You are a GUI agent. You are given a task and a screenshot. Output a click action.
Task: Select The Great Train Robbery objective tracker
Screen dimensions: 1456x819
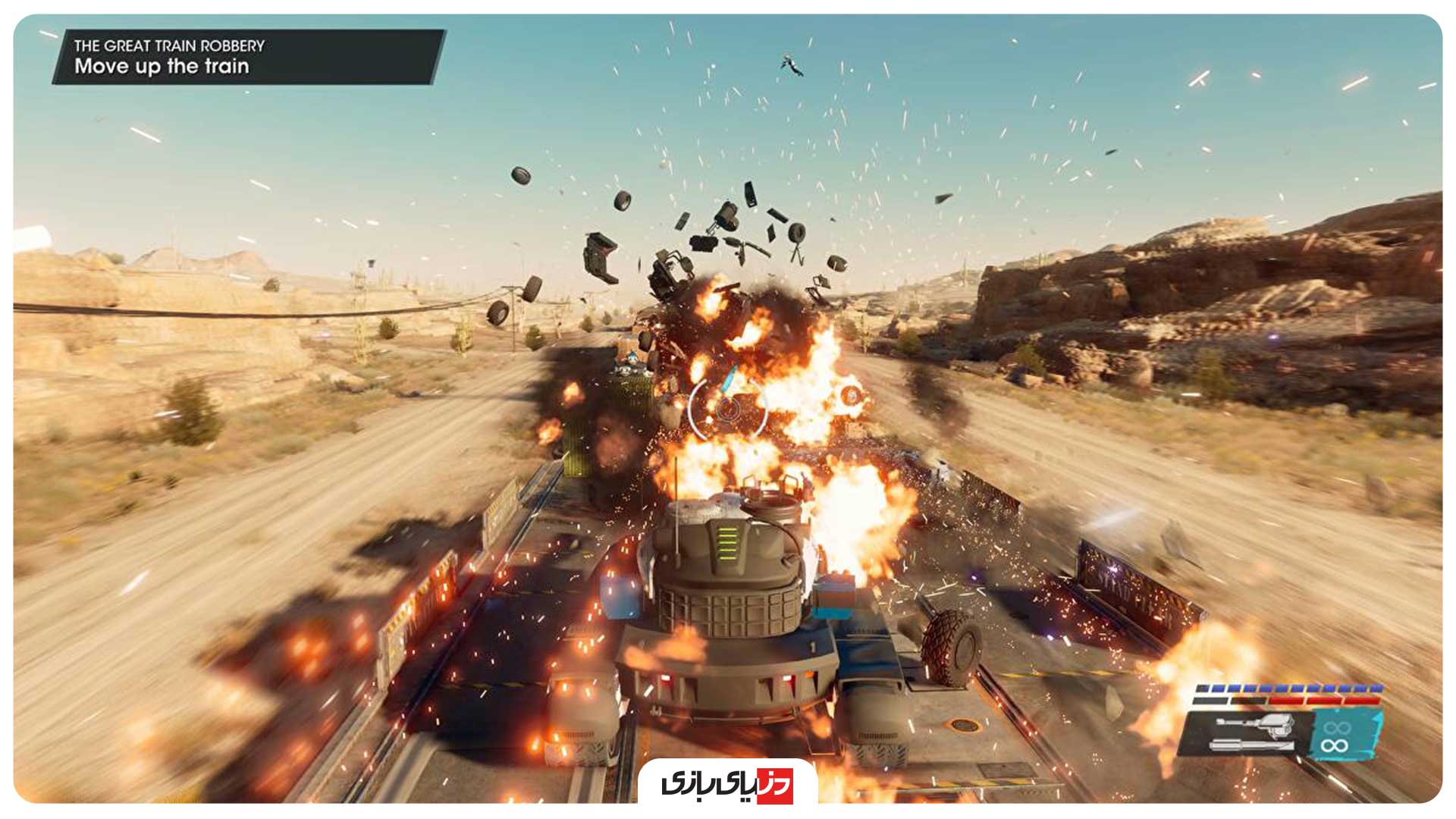(247, 57)
